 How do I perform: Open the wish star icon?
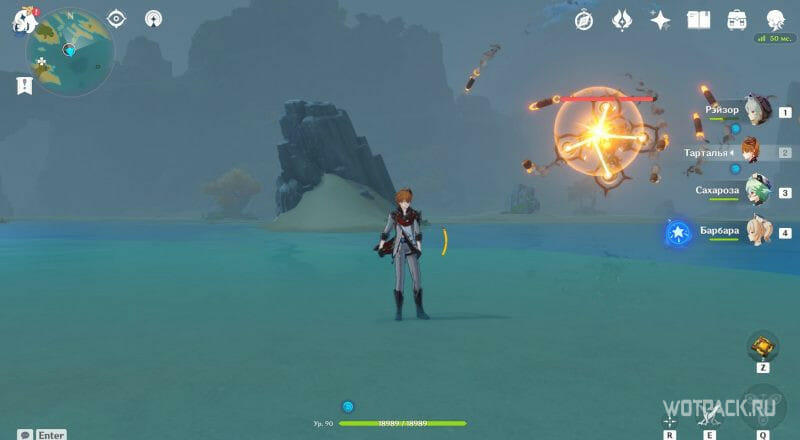[x=660, y=19]
